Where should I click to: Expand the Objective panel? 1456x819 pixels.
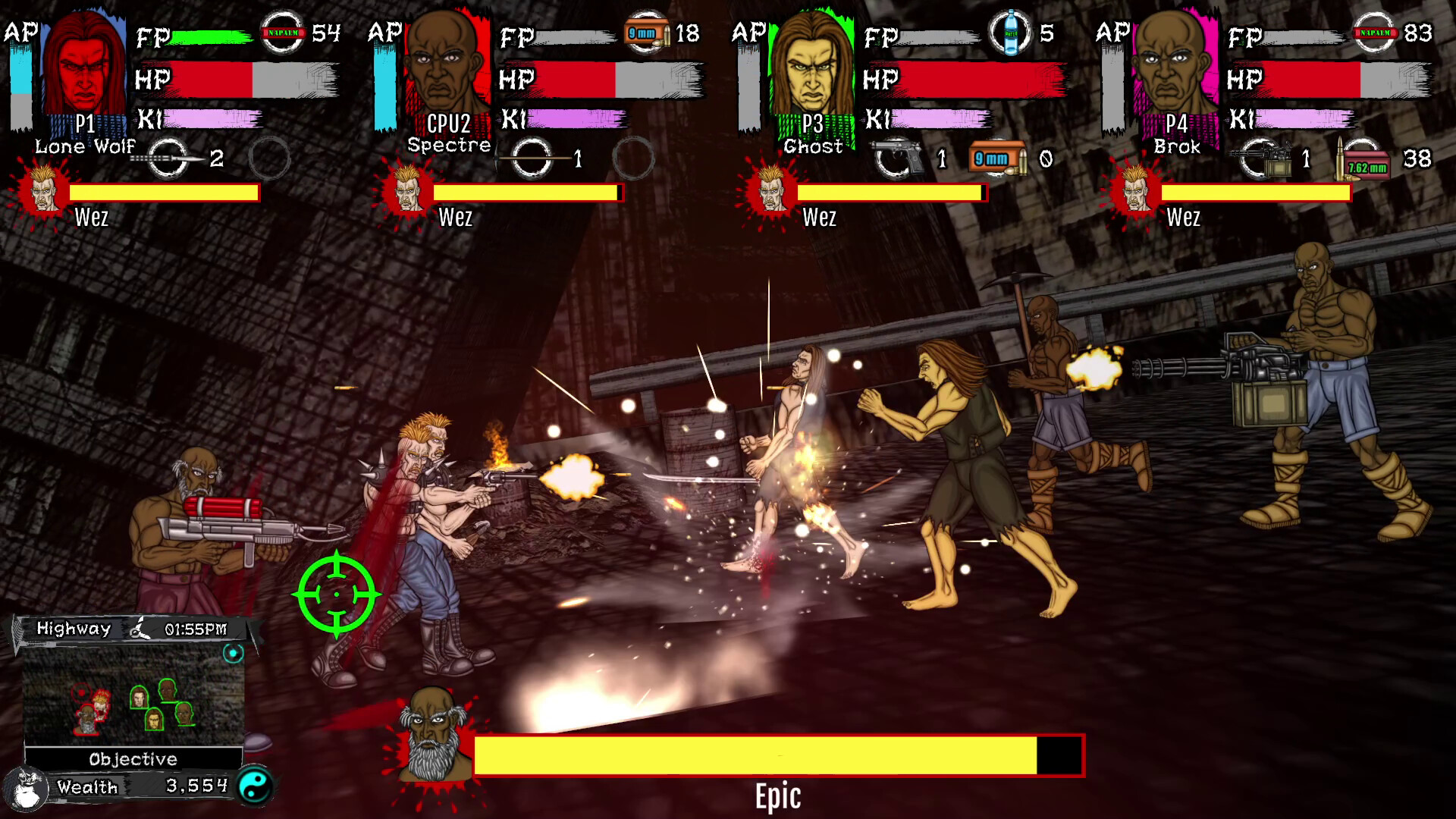point(133,758)
